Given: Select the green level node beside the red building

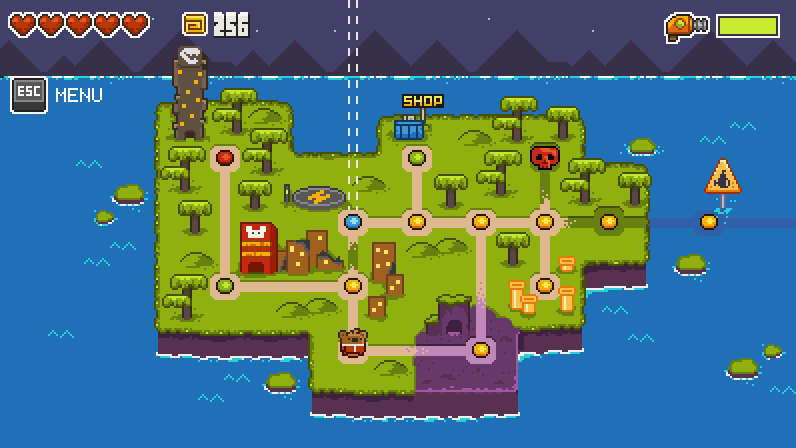Looking at the screenshot, I should point(225,285).
